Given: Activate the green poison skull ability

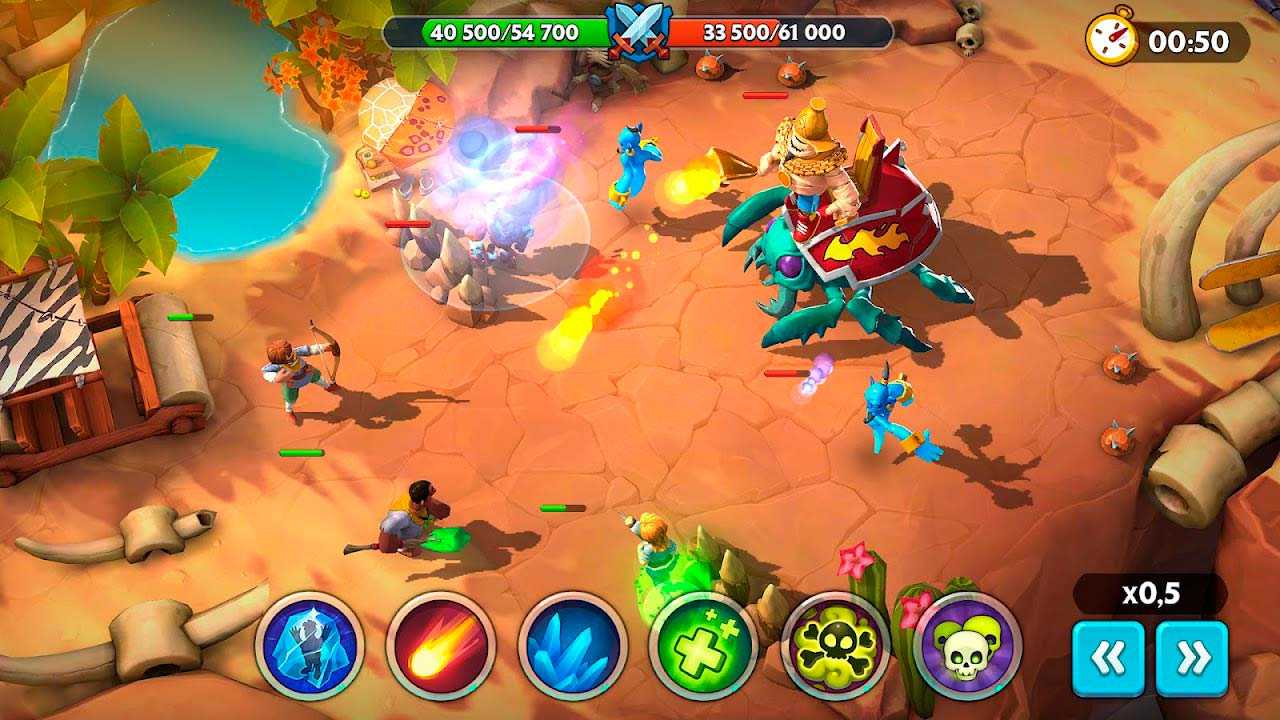Looking at the screenshot, I should pos(835,646).
